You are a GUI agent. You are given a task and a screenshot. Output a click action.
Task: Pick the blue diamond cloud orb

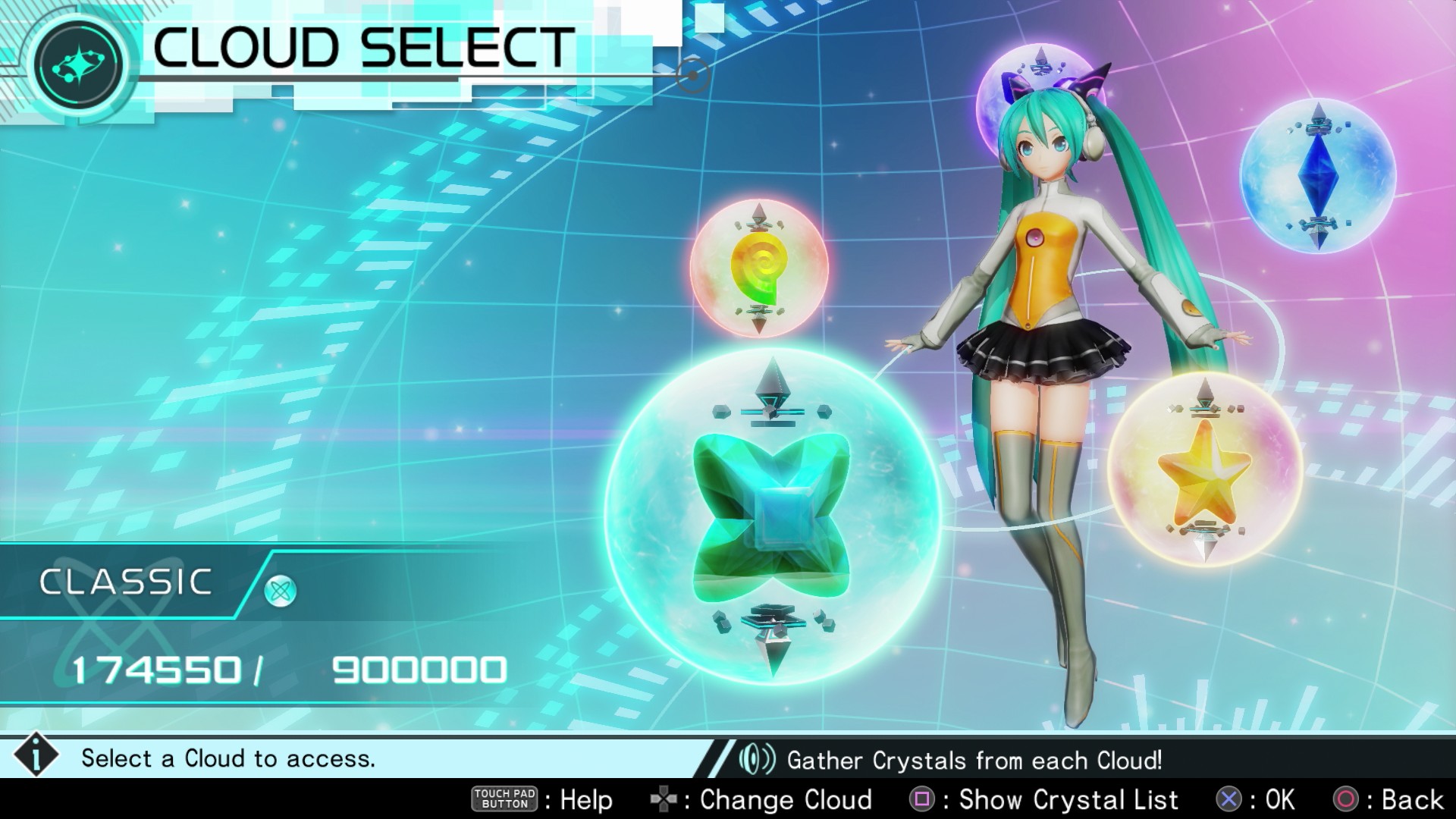[1318, 176]
